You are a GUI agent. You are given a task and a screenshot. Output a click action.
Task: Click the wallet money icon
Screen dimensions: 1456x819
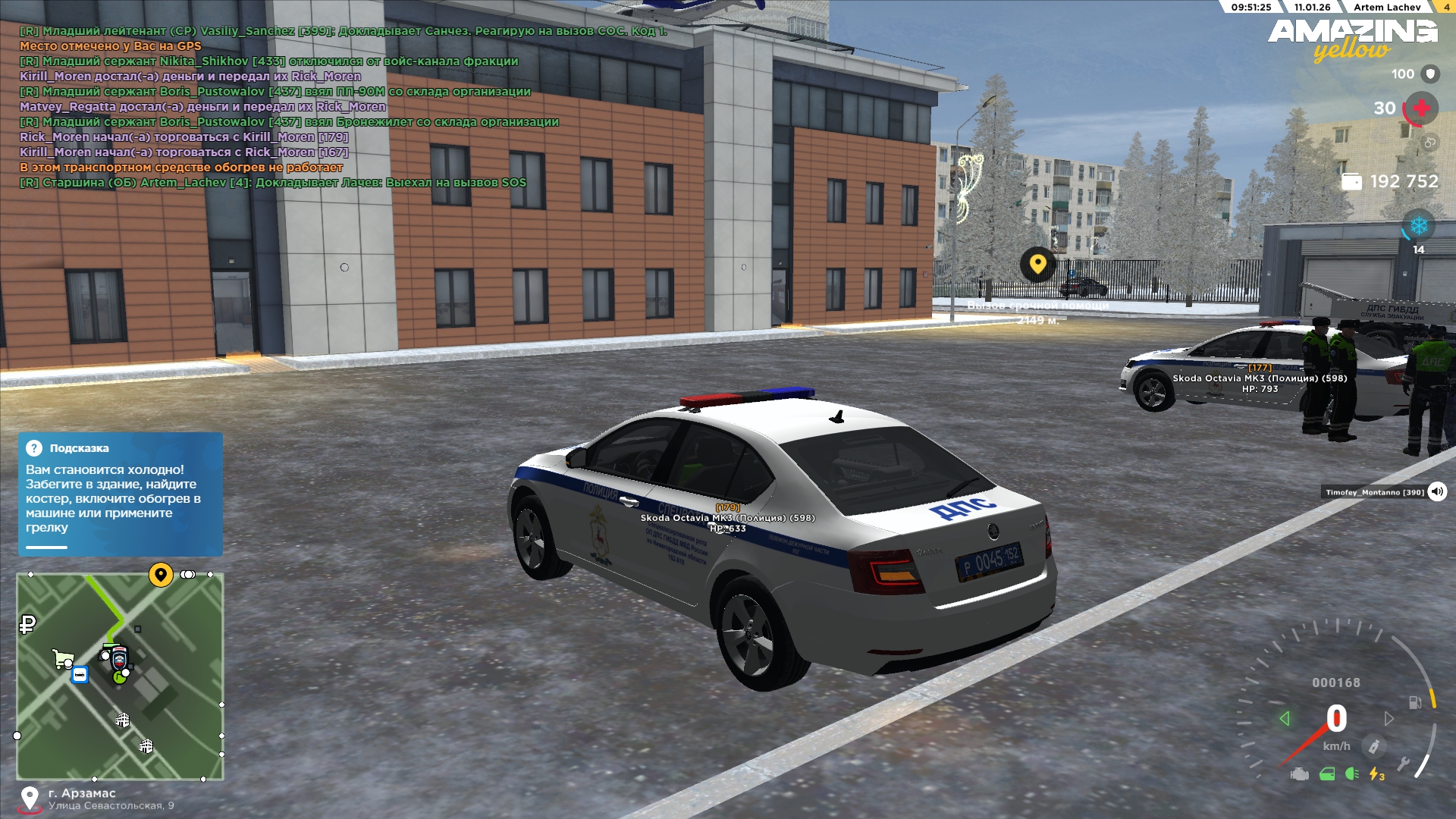coord(1351,182)
